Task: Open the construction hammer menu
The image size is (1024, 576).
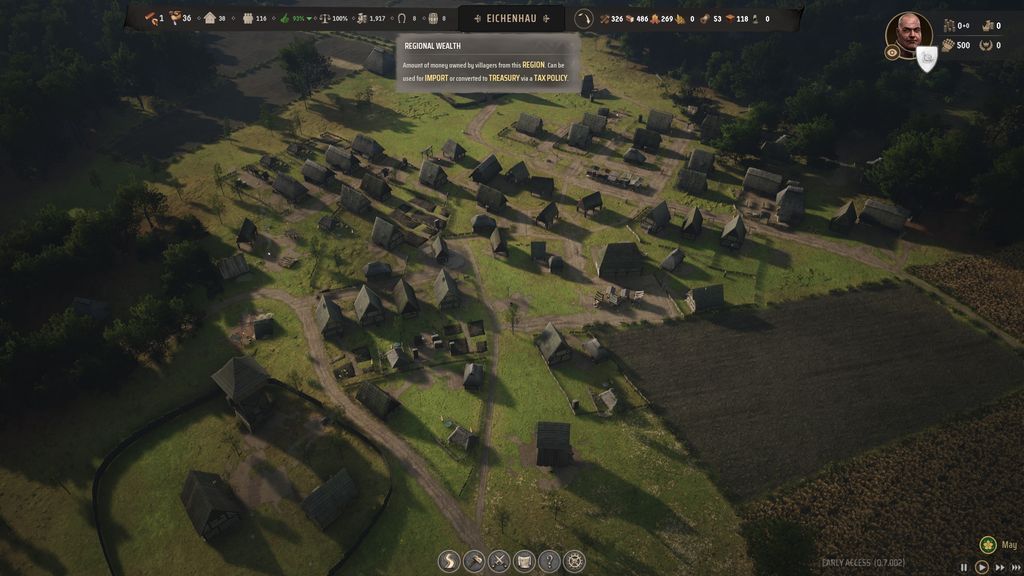Action: [474, 561]
